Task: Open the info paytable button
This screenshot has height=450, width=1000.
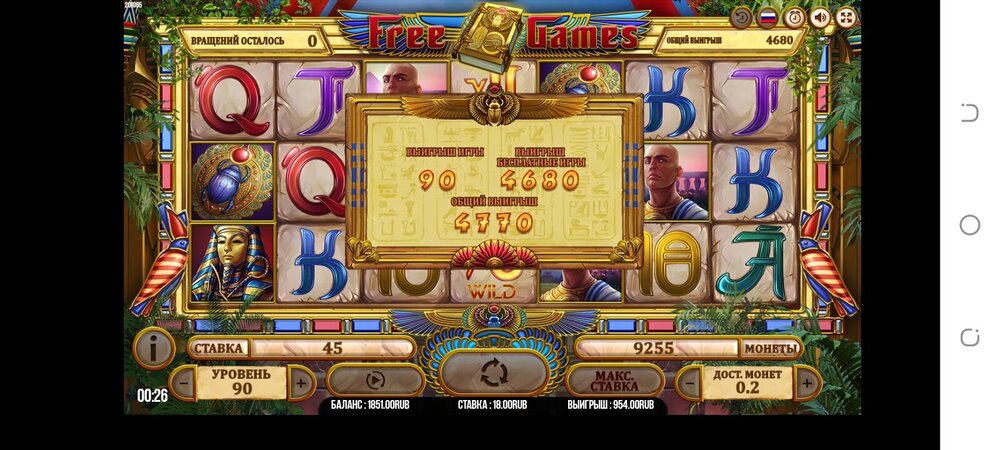Action: [x=155, y=348]
